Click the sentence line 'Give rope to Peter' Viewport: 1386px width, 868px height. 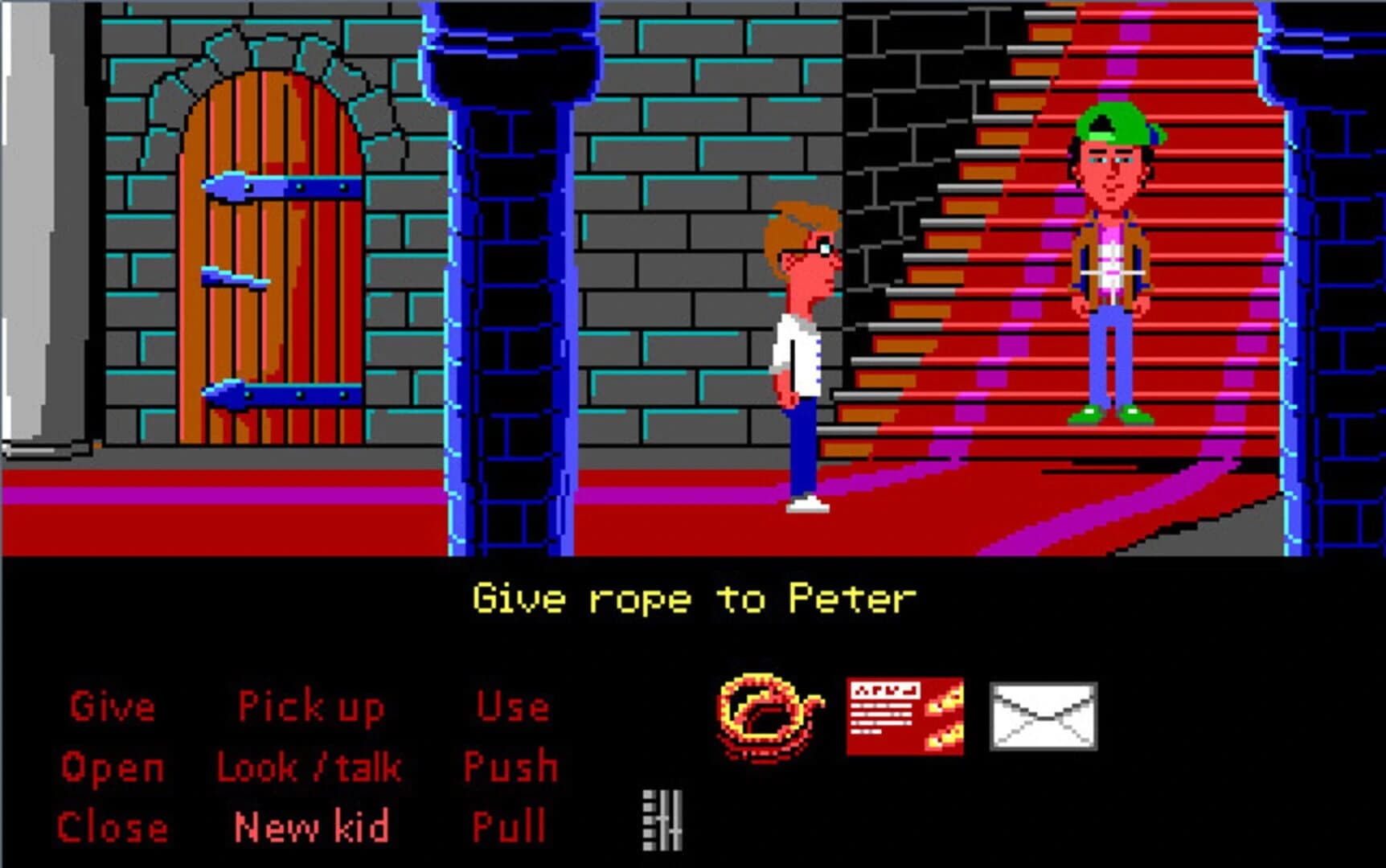pos(693,597)
